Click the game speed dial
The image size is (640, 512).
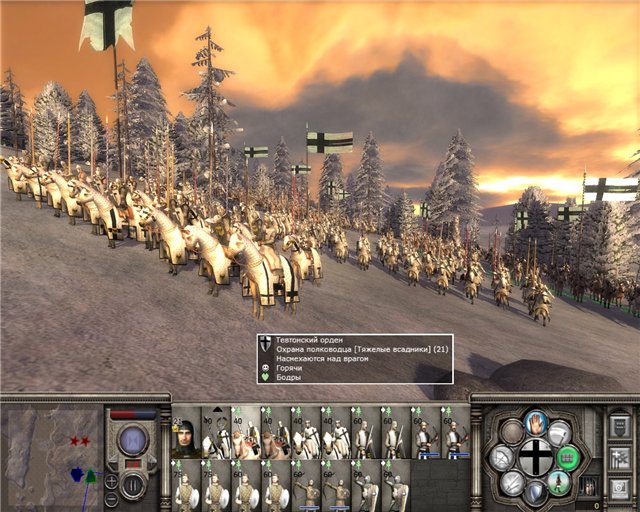point(133,440)
